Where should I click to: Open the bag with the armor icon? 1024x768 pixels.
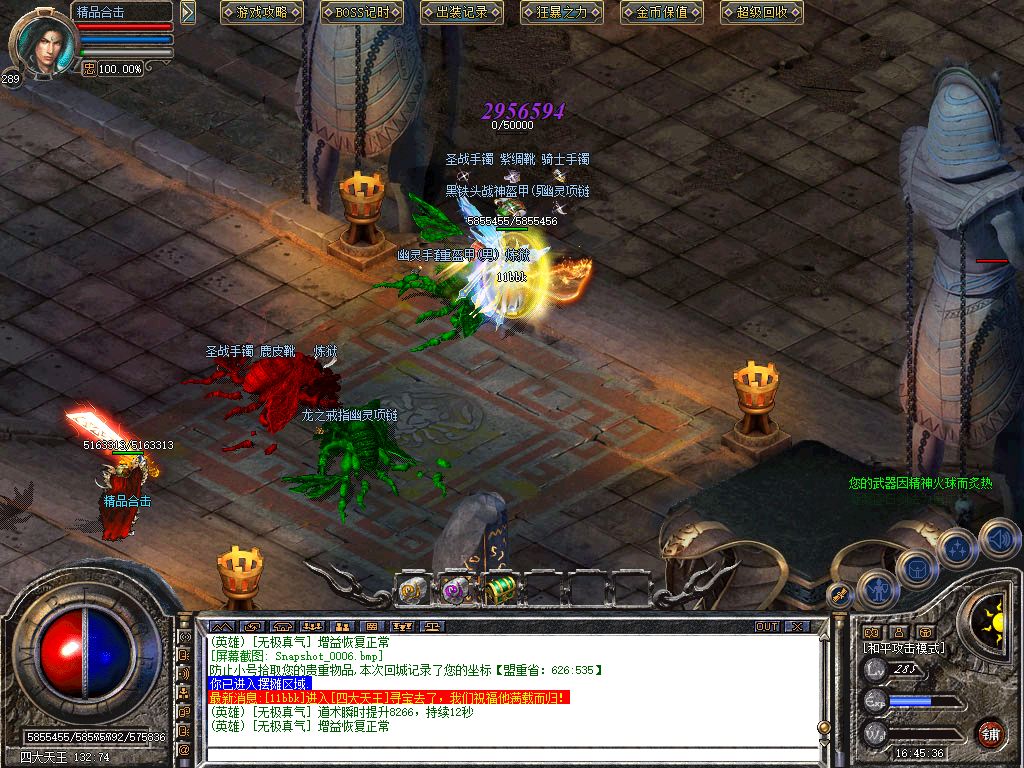coord(917,569)
